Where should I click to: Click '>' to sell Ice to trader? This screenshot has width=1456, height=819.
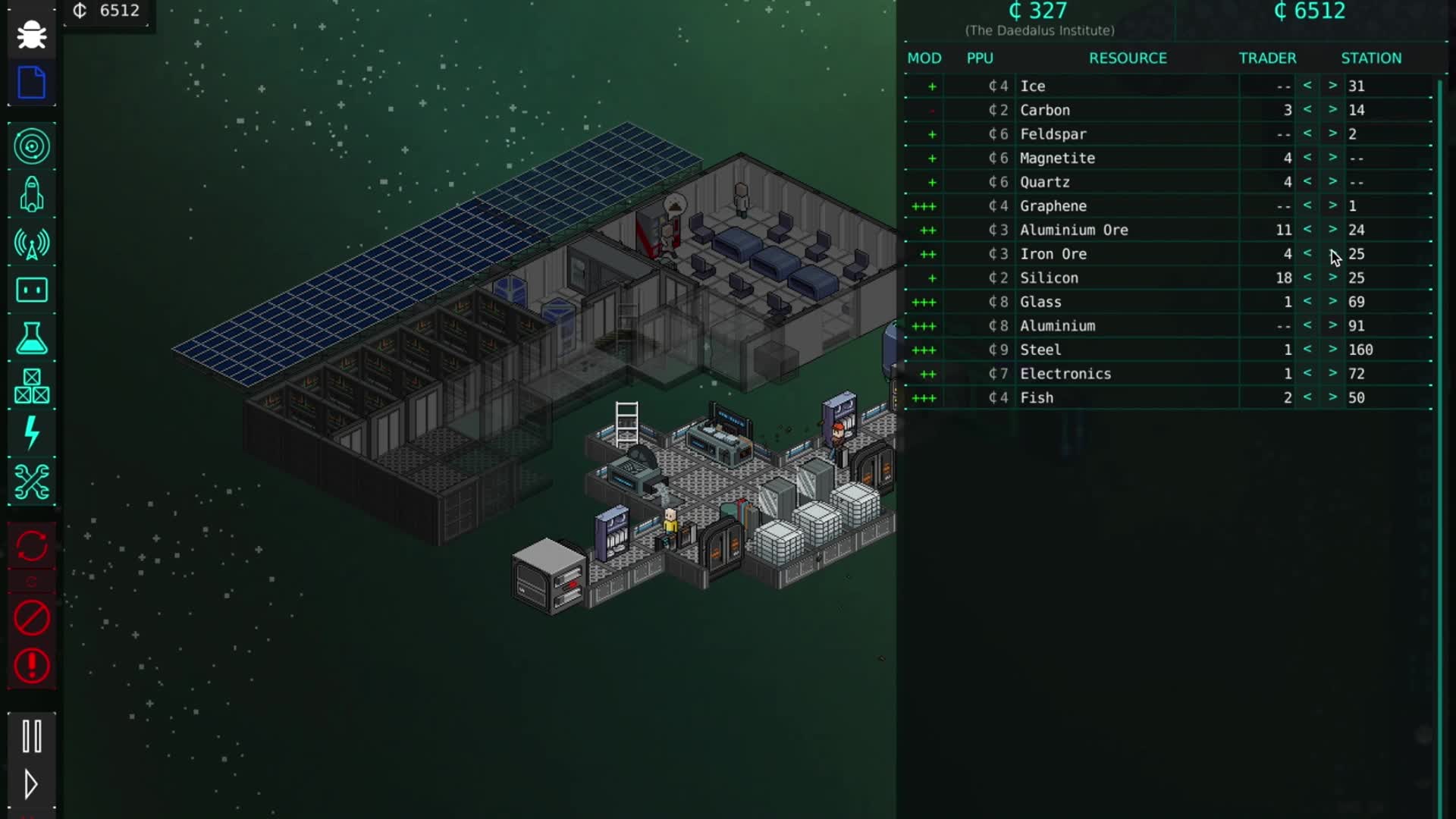pos(1332,86)
